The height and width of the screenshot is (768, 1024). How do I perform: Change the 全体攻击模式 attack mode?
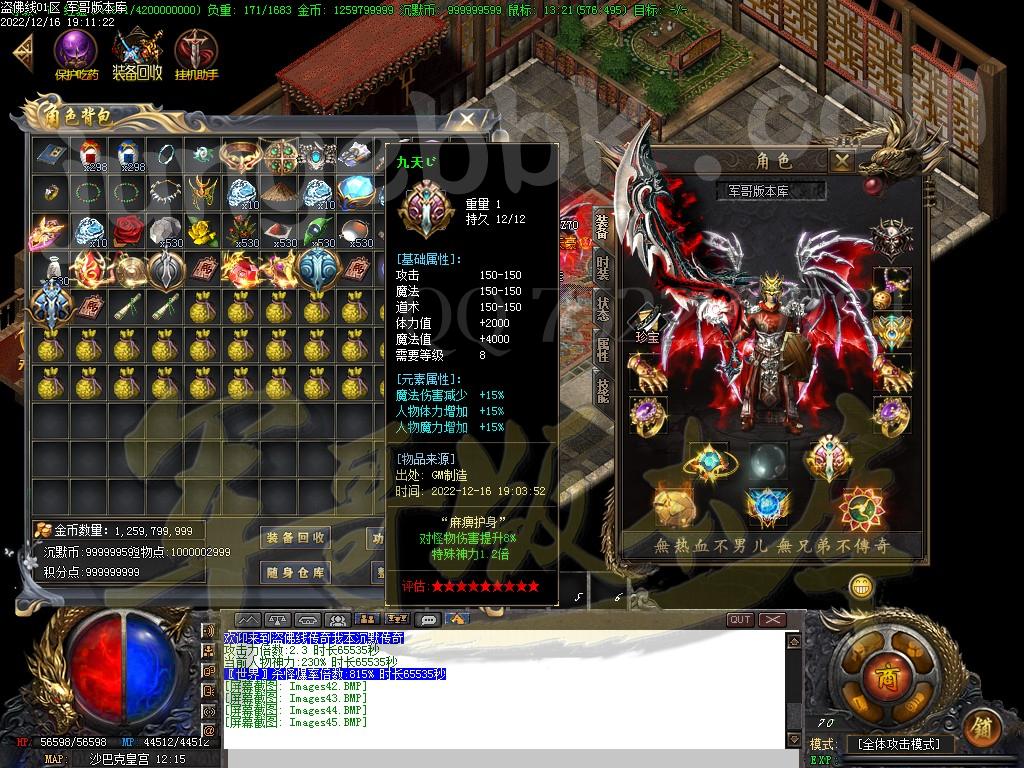[x=899, y=745]
